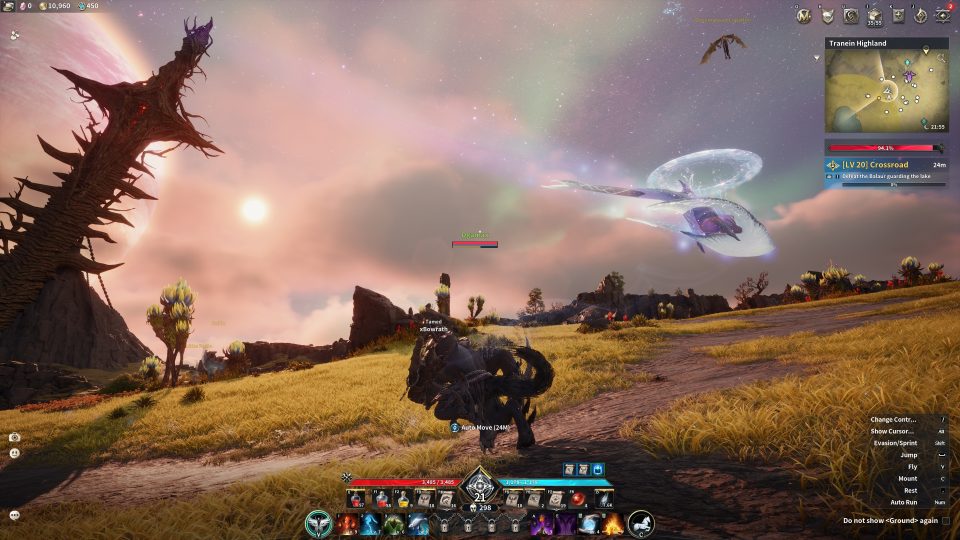This screenshot has width=960, height=540.
Task: Activate the winged emblem skill button
Action: pos(320,522)
